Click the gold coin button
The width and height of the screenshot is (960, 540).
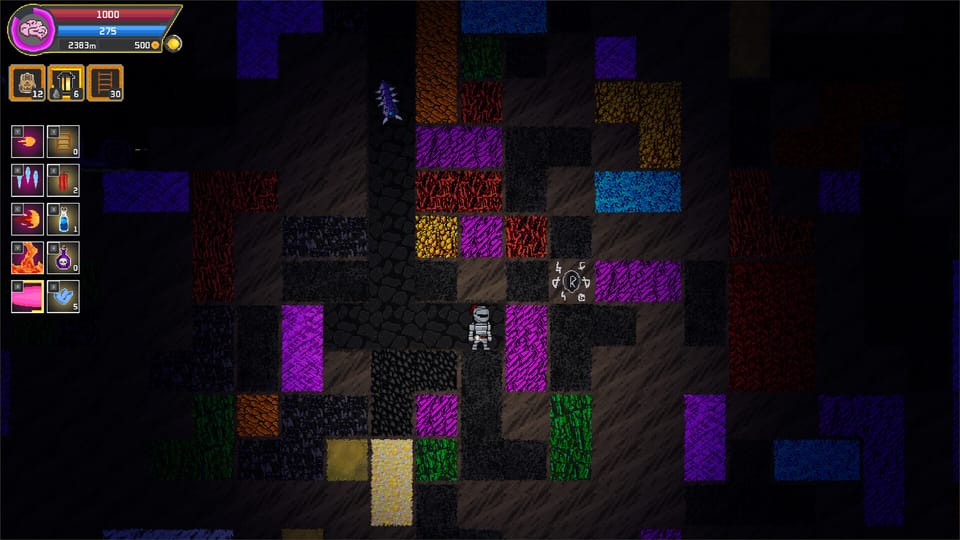click(173, 44)
